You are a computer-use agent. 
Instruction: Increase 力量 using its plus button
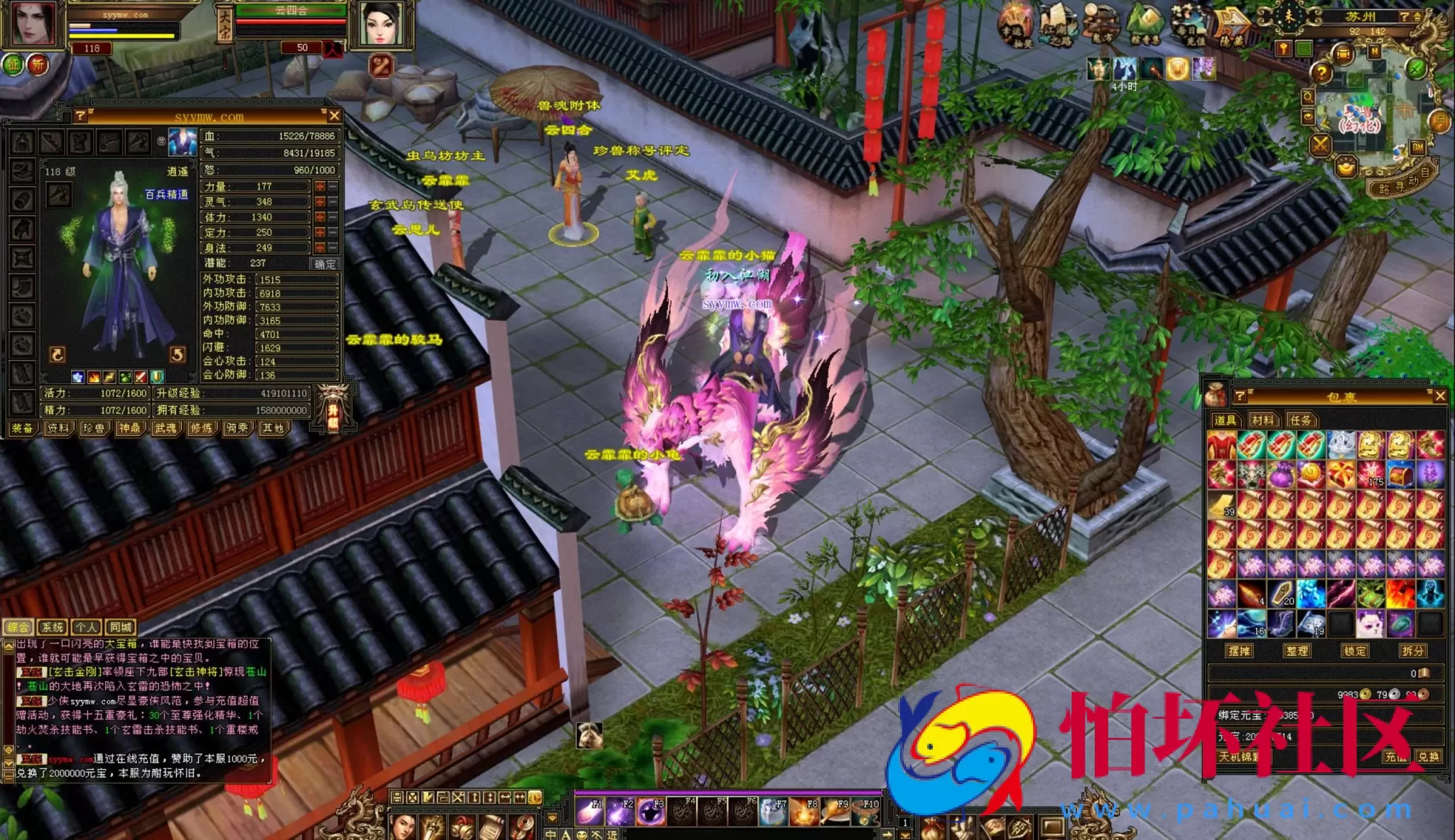coord(320,187)
